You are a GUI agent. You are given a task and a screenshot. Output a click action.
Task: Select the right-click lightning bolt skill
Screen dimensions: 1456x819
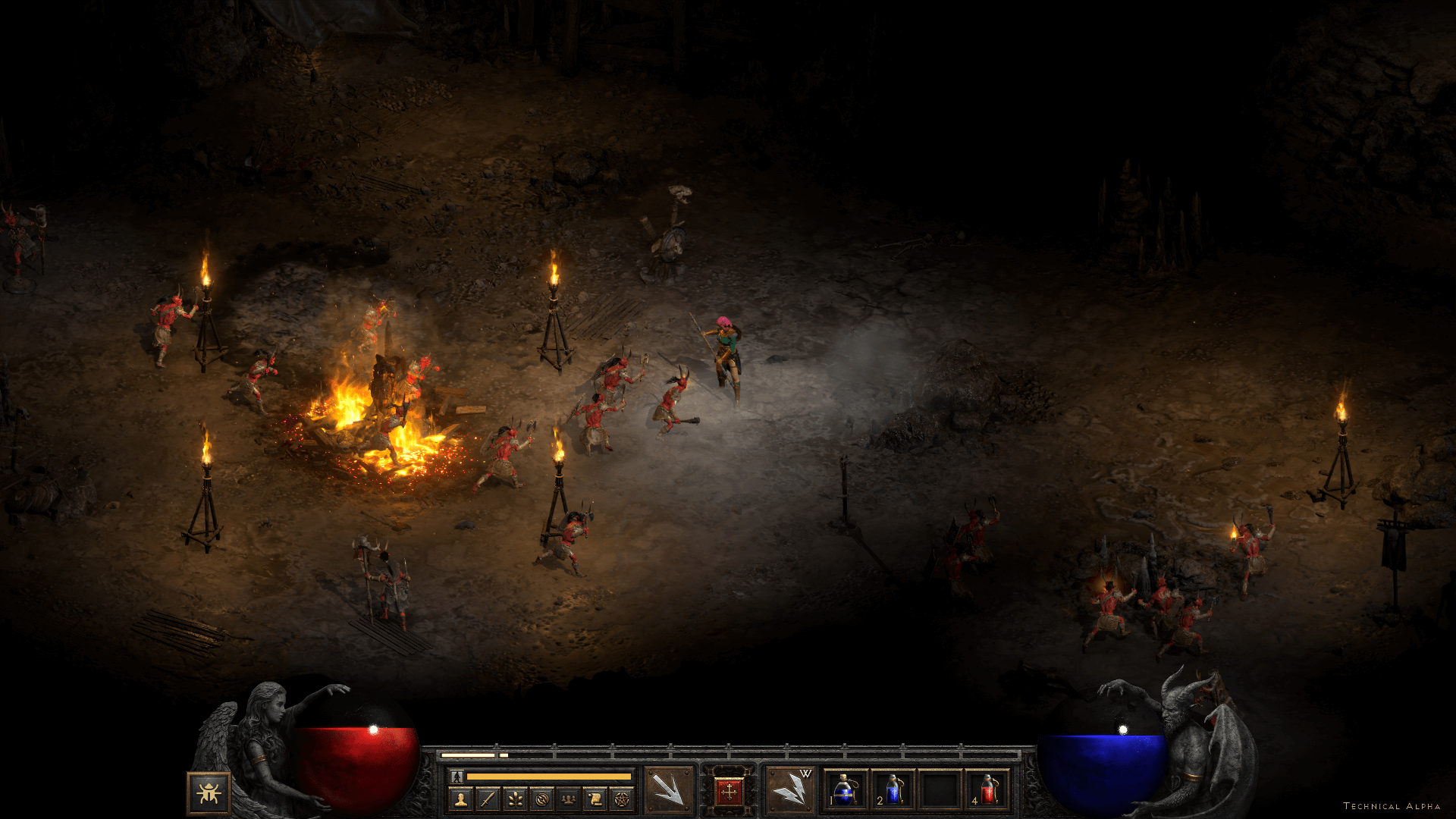coord(789,790)
